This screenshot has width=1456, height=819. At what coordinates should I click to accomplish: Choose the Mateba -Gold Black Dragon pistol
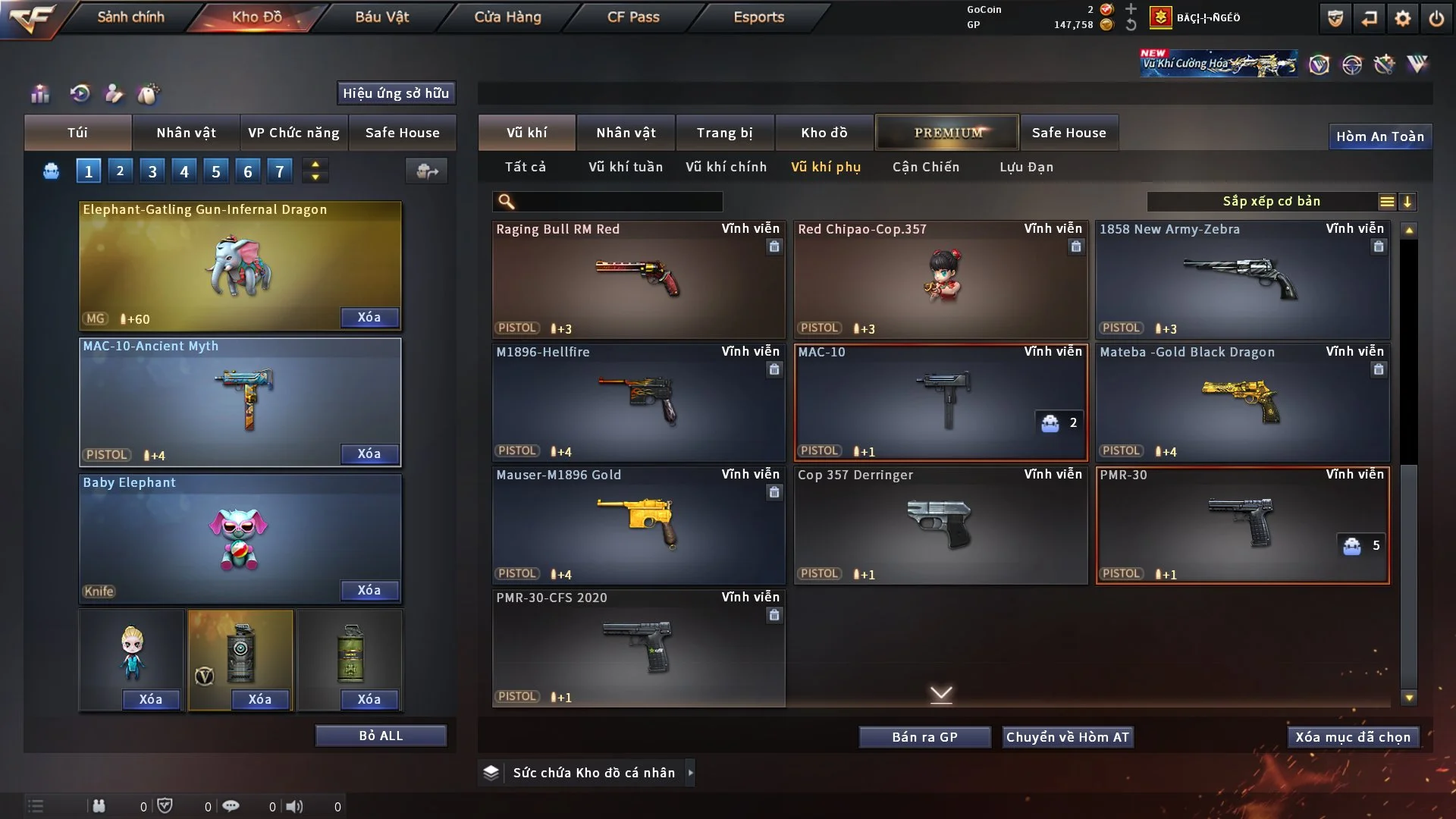tap(1242, 402)
